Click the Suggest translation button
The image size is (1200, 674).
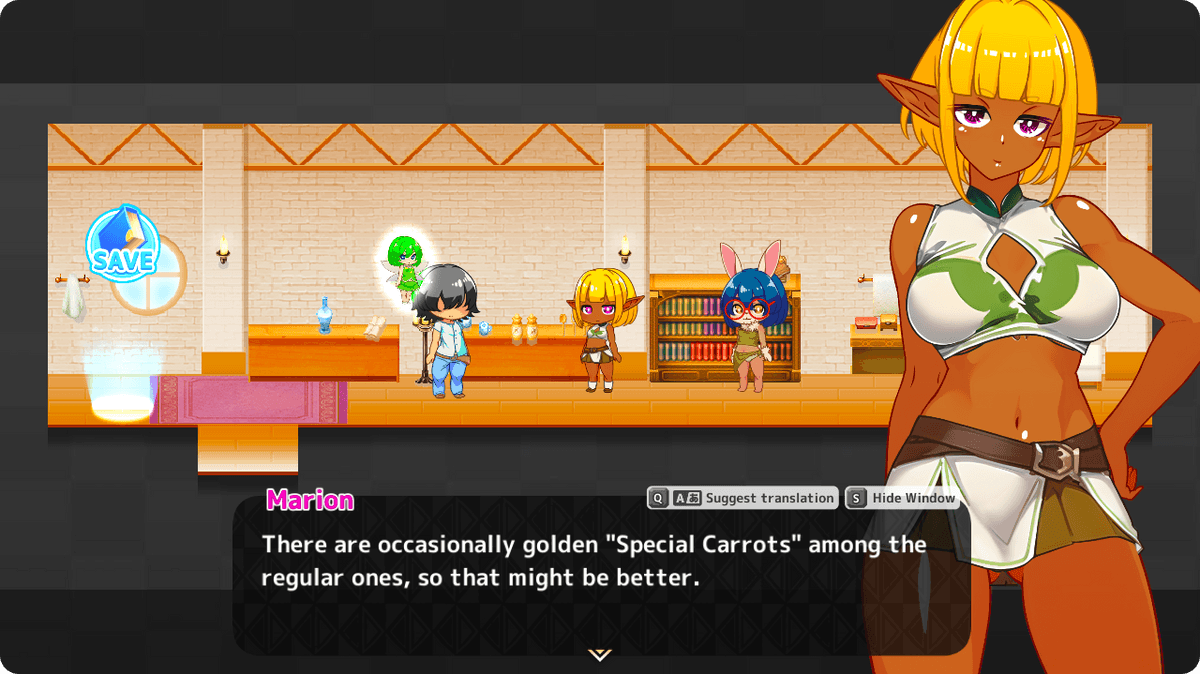coord(743,498)
